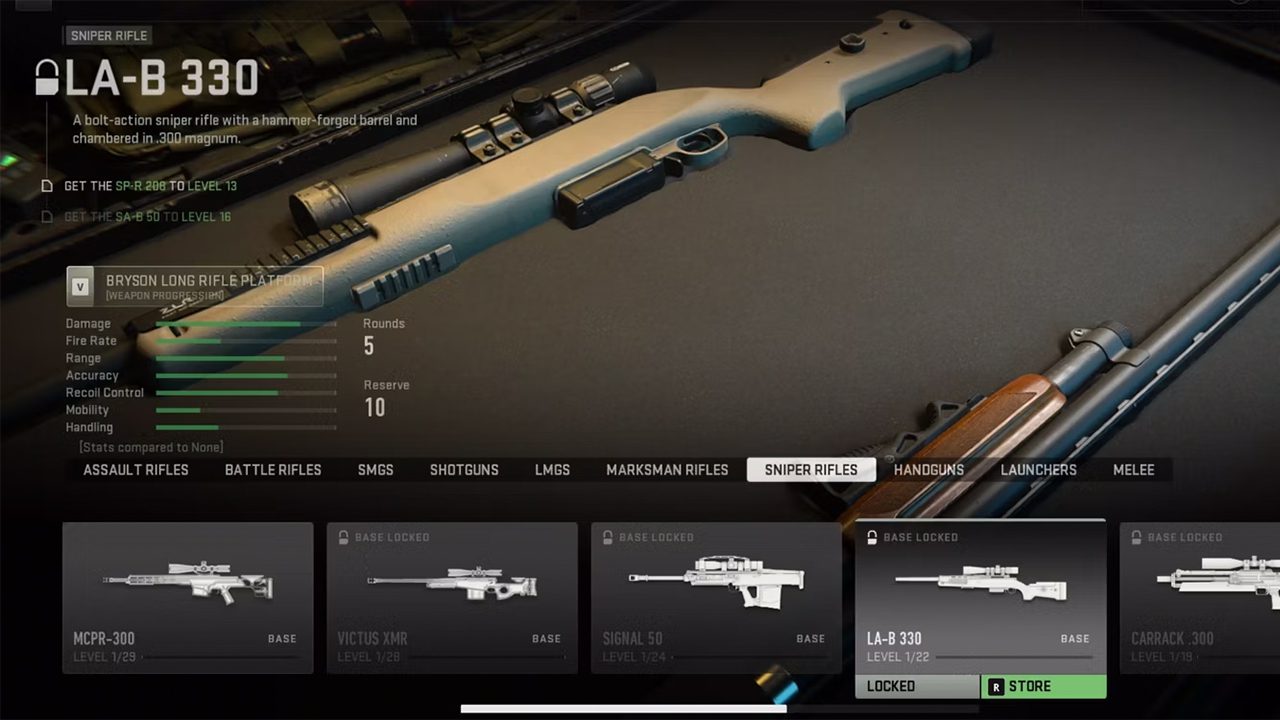Switch to the Assault Rifles tab
The width and height of the screenshot is (1280, 720).
136,470
